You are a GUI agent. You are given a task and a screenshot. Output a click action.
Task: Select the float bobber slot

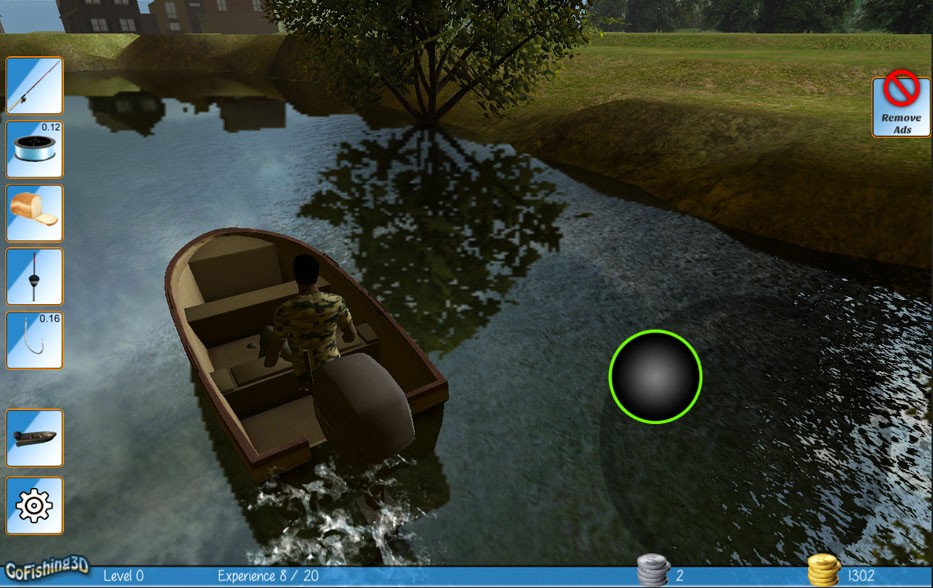35,277
